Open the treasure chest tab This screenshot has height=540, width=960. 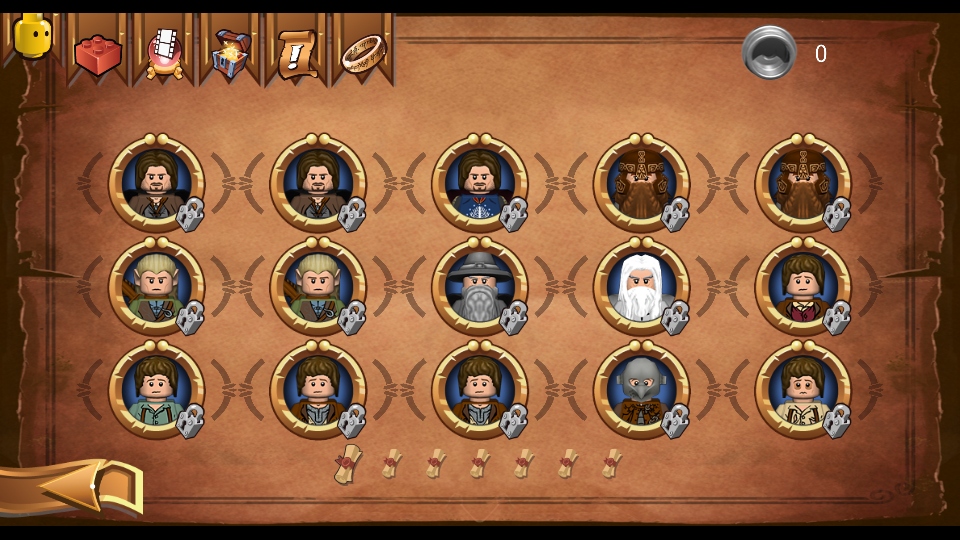(x=230, y=52)
